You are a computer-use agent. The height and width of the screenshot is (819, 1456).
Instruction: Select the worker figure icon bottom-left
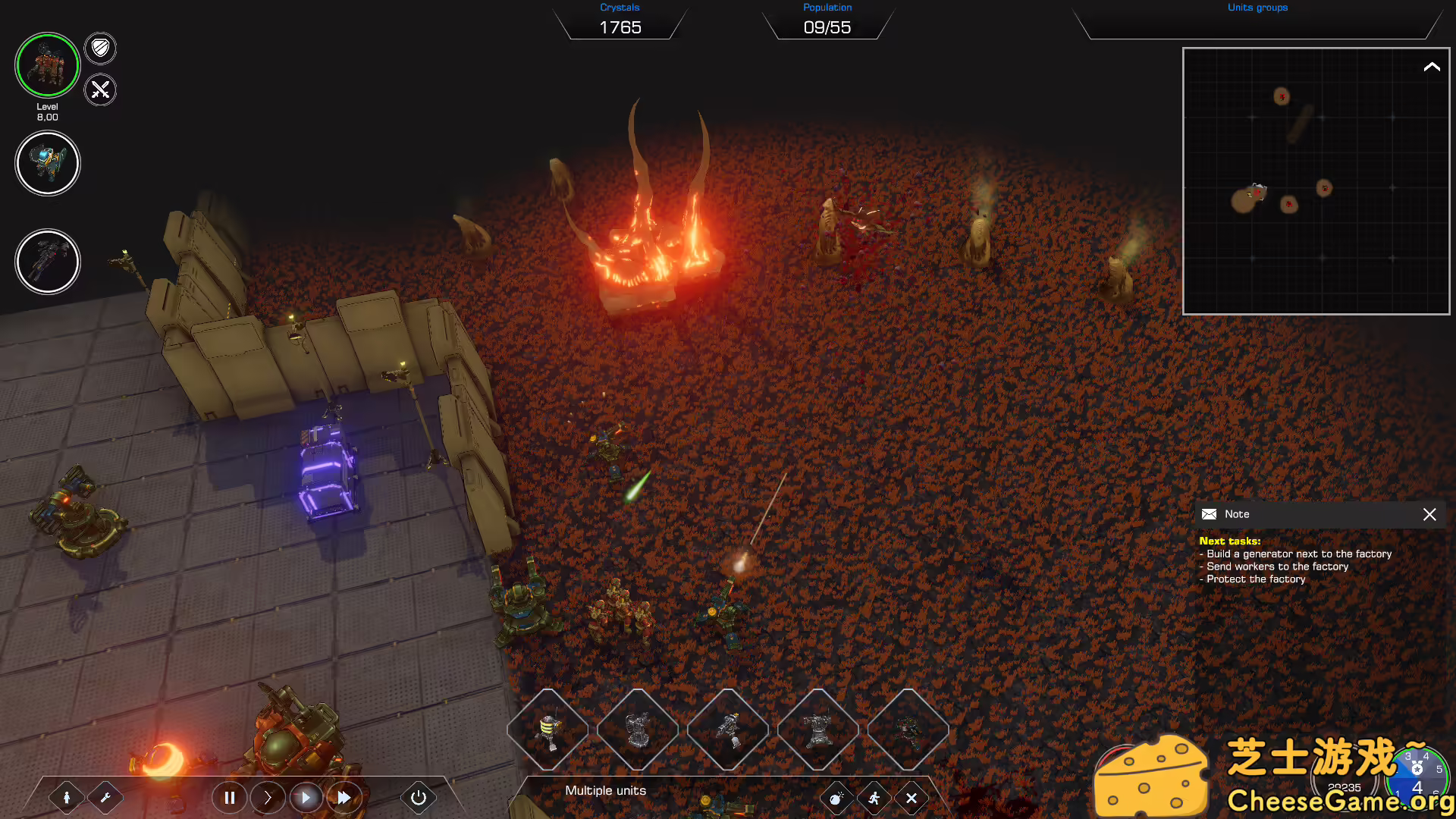pos(68,798)
